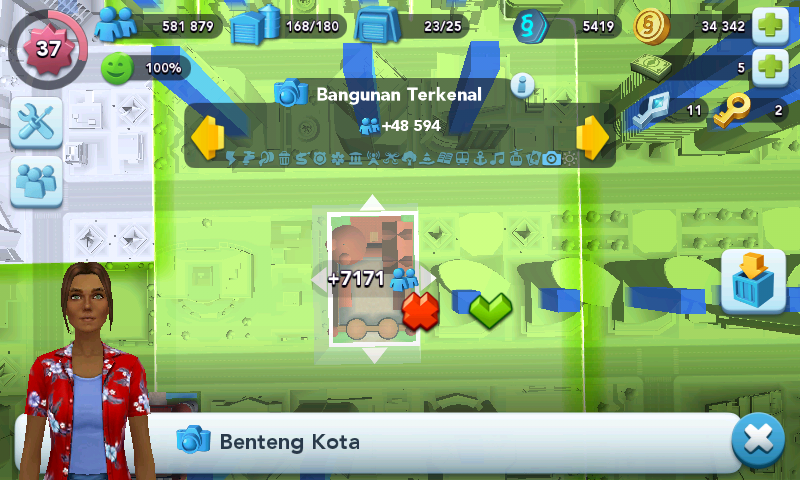Image resolution: width=800 pixels, height=480 pixels.
Task: Check the green smiley happiness indicator
Action: (x=117, y=68)
